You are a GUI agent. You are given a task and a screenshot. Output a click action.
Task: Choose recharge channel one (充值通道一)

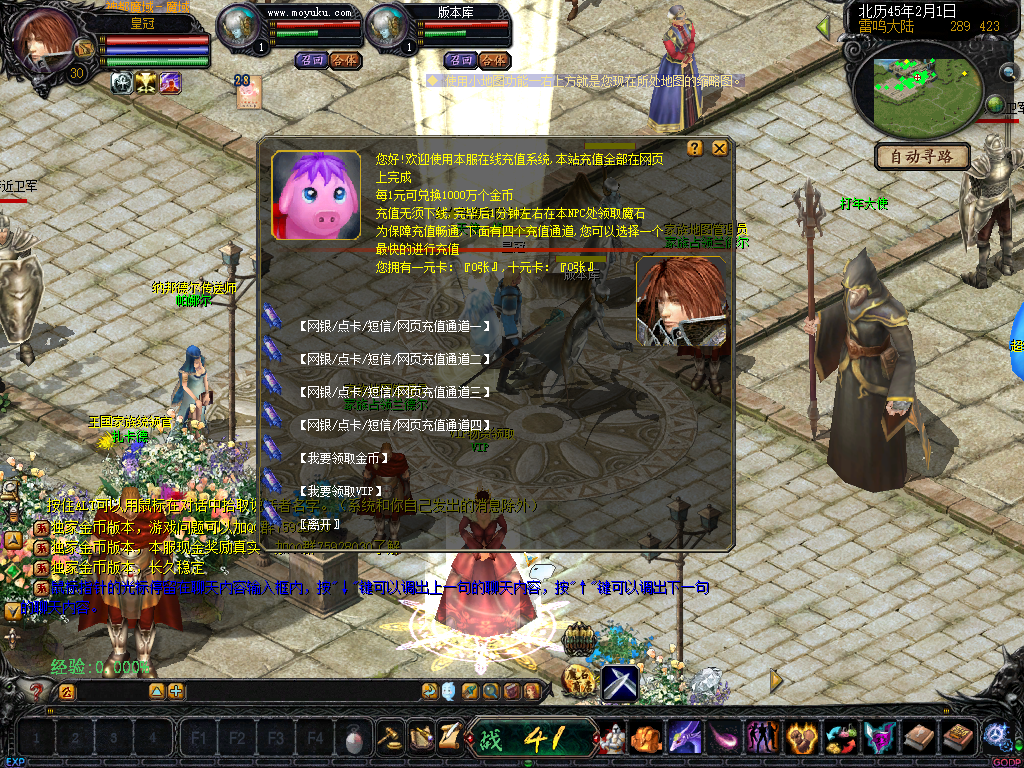pyautogui.click(x=394, y=325)
